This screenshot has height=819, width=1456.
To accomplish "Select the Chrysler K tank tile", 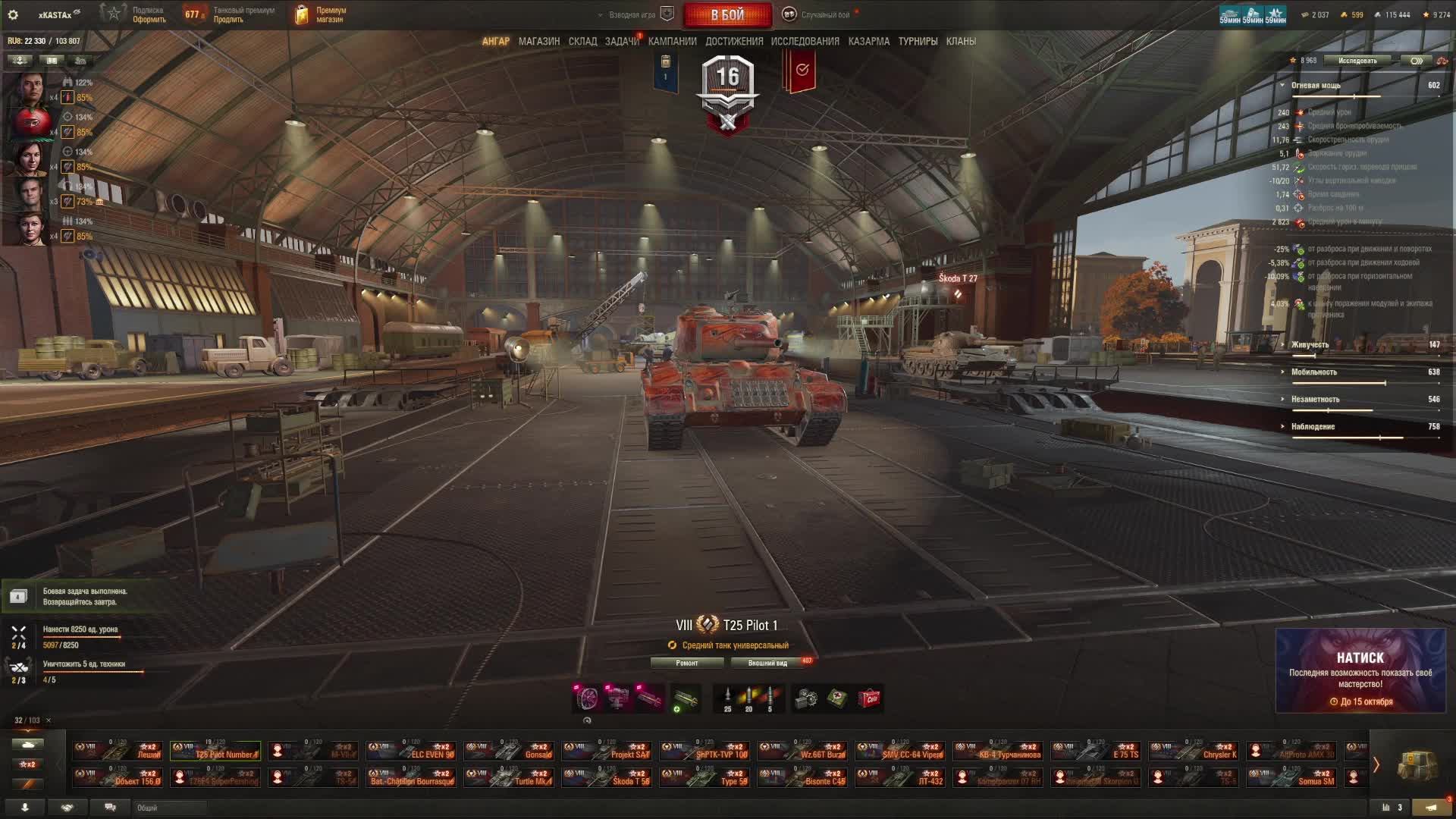I will coord(1194,751).
